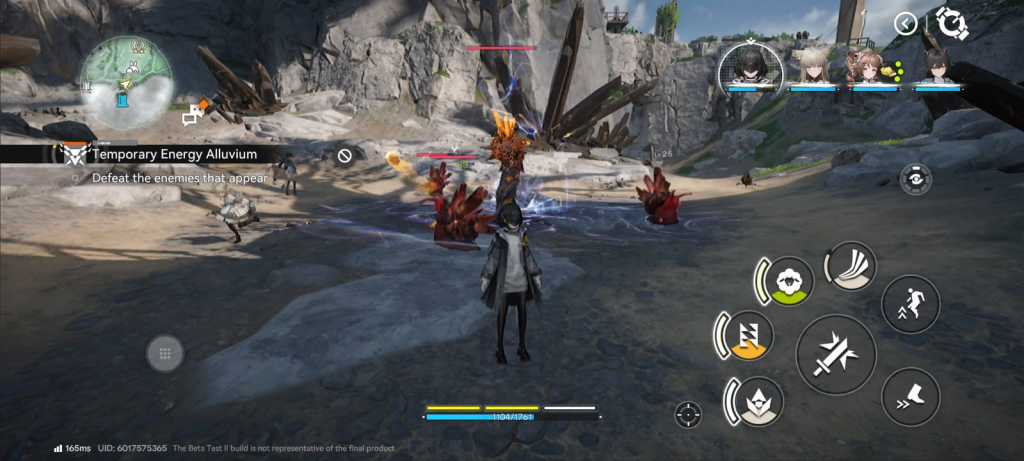
Task: Hit the jump button with running figure
Action: click(x=910, y=304)
